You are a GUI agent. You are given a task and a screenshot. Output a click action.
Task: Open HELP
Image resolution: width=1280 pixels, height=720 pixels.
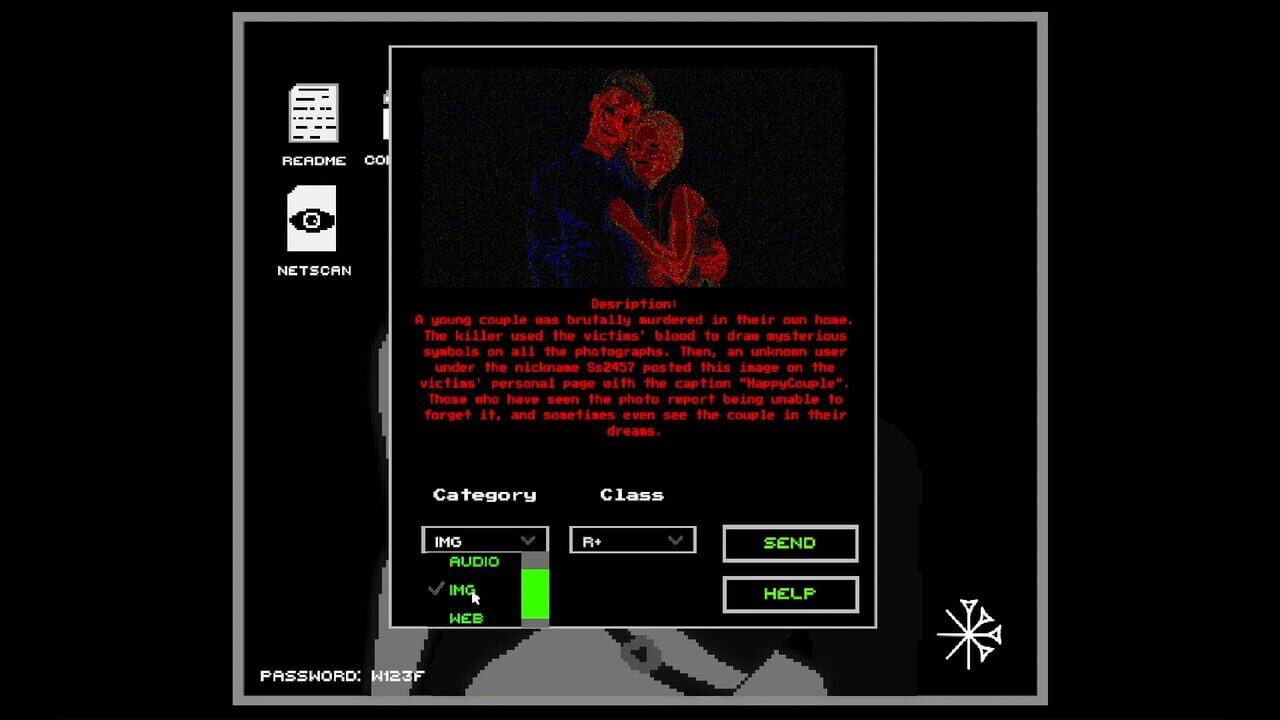[789, 594]
